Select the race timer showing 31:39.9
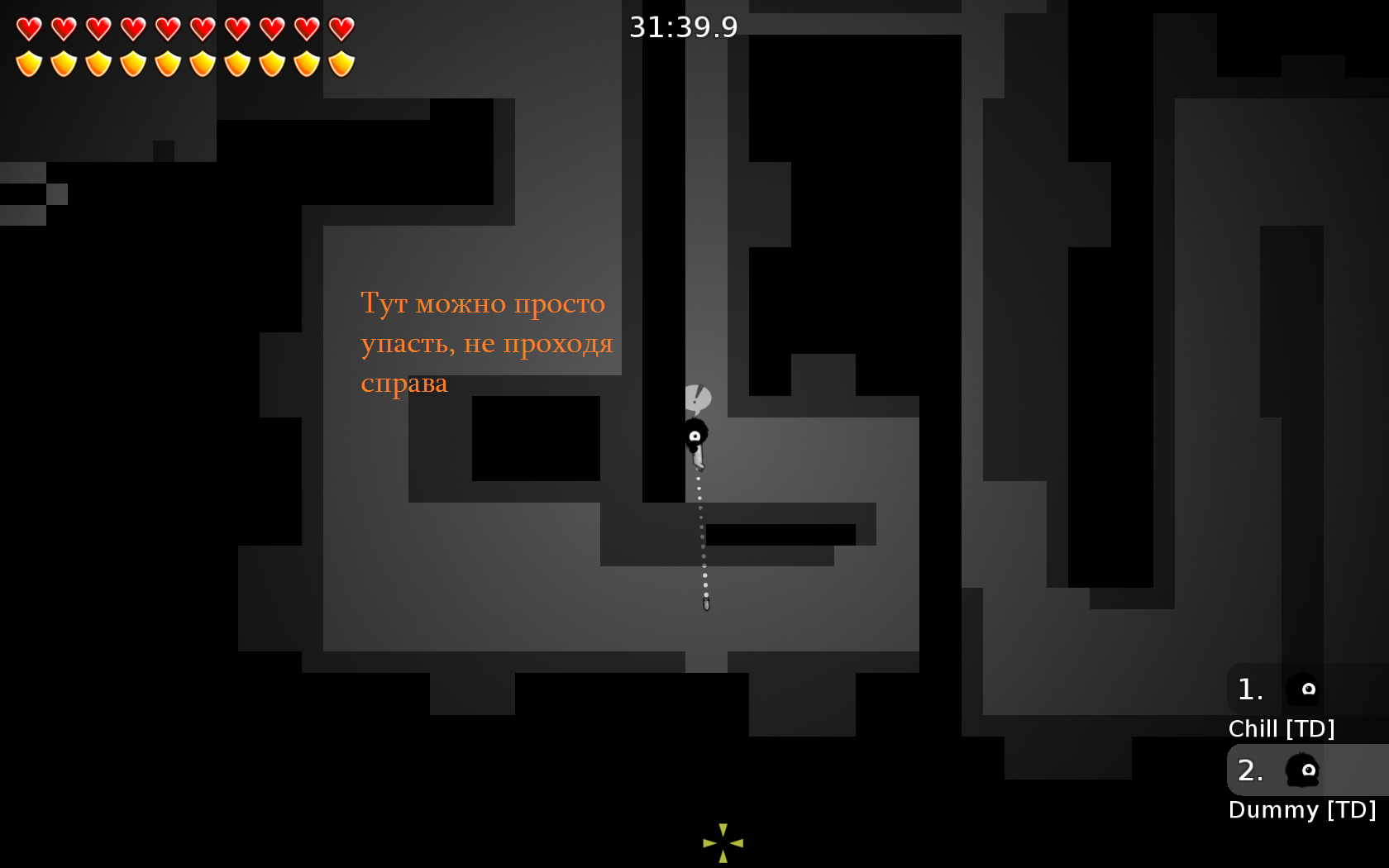 (x=683, y=26)
